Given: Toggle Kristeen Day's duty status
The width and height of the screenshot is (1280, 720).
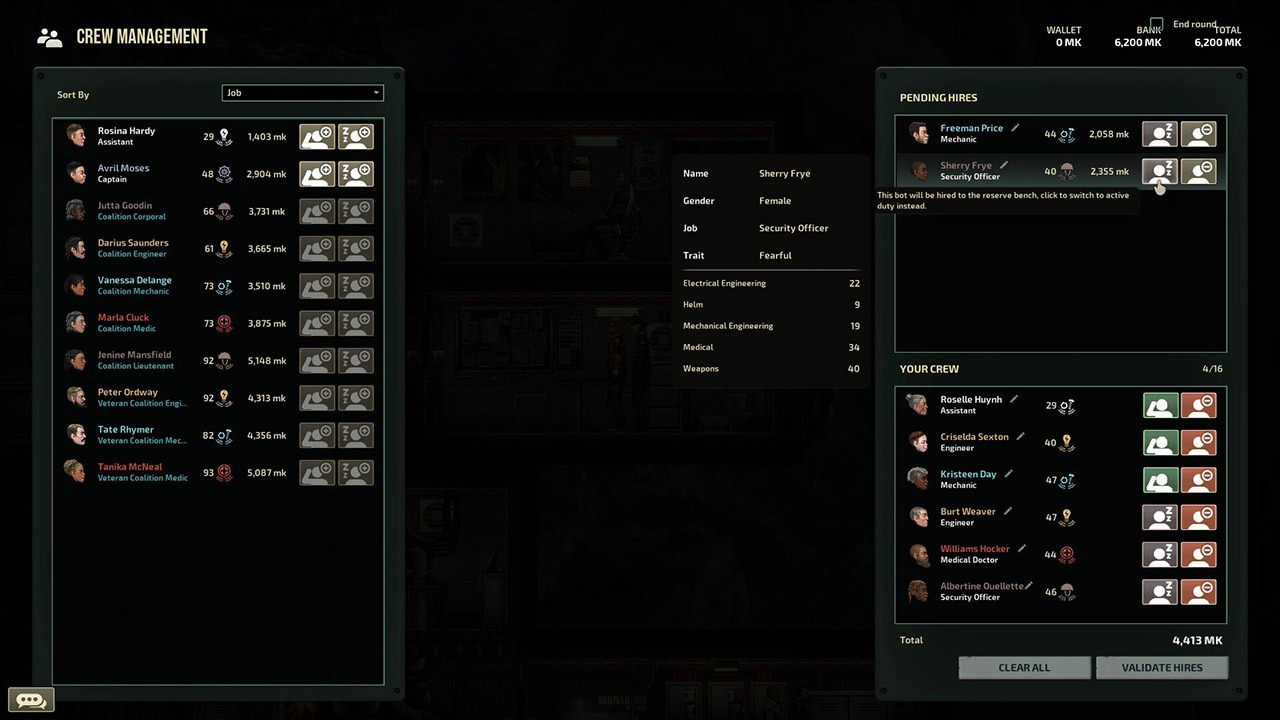Looking at the screenshot, I should coord(1160,479).
